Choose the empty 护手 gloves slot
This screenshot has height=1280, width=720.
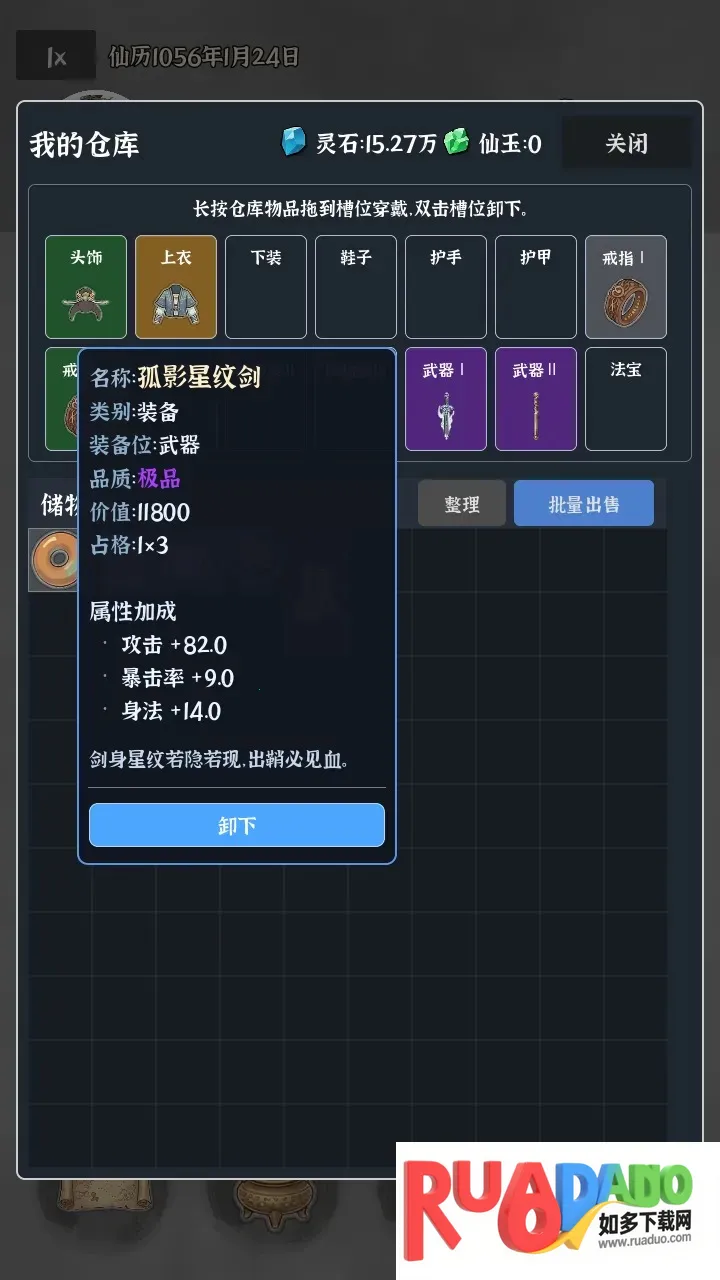point(446,287)
